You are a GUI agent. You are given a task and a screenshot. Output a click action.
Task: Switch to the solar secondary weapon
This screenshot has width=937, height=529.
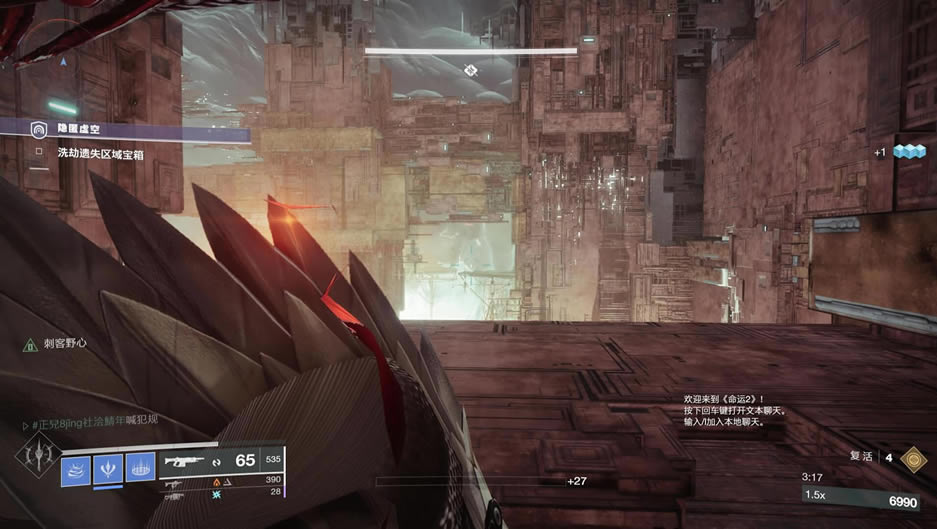pos(175,482)
